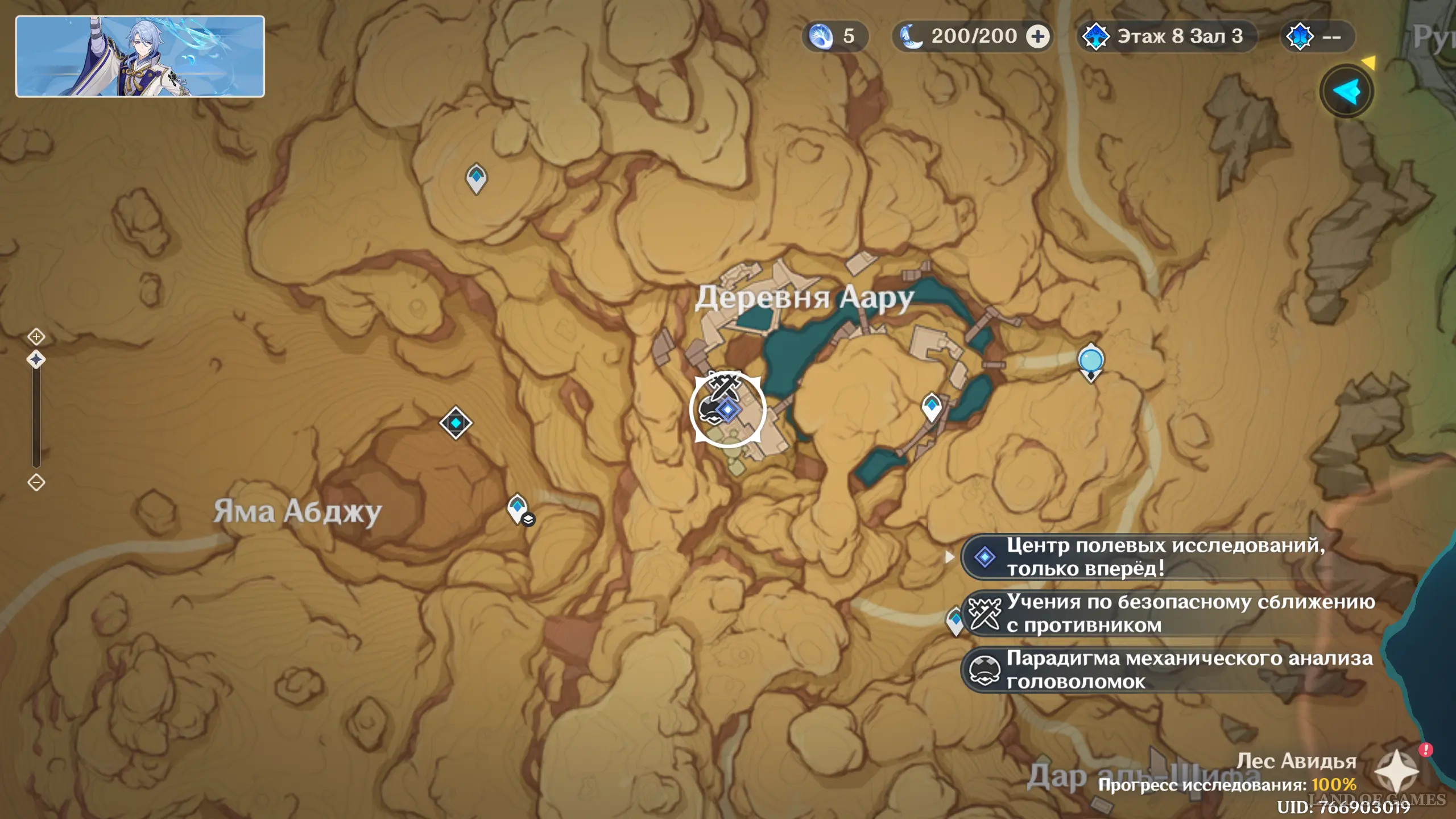The height and width of the screenshot is (819, 1456).
Task: Open the Anemo sigil counter showing 5
Action: tap(834, 37)
